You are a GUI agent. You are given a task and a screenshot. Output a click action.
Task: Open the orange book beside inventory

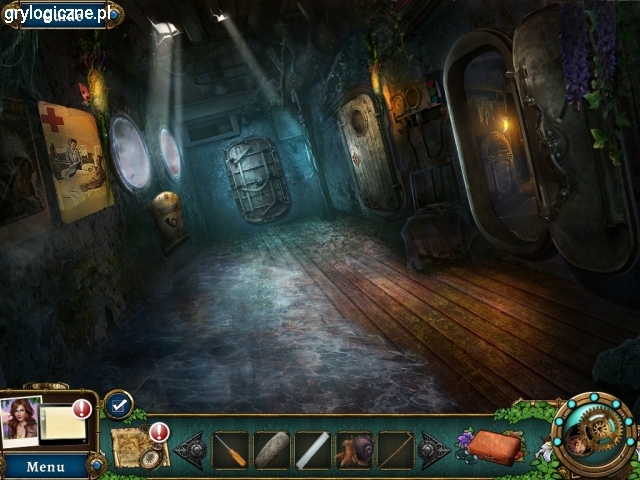pyautogui.click(x=495, y=447)
